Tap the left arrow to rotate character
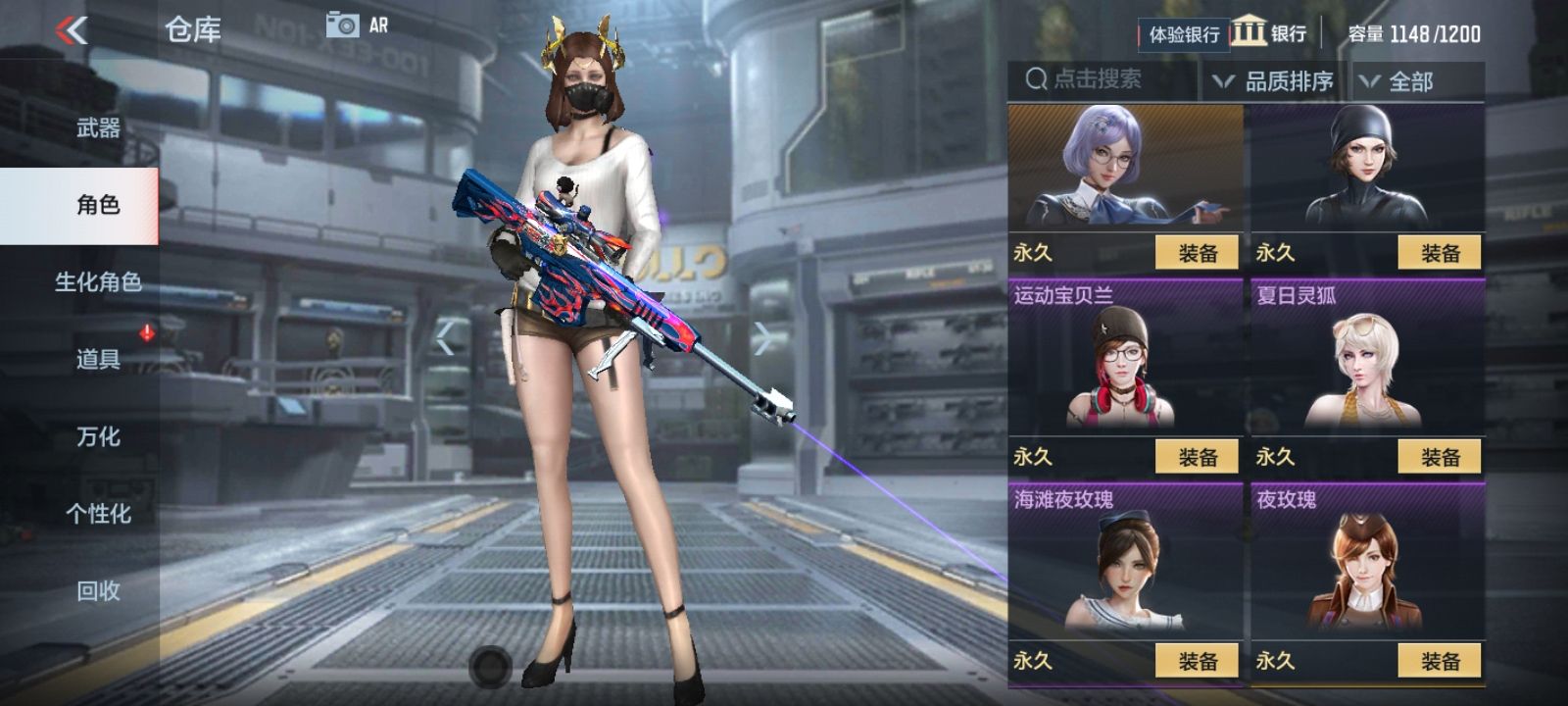 446,337
